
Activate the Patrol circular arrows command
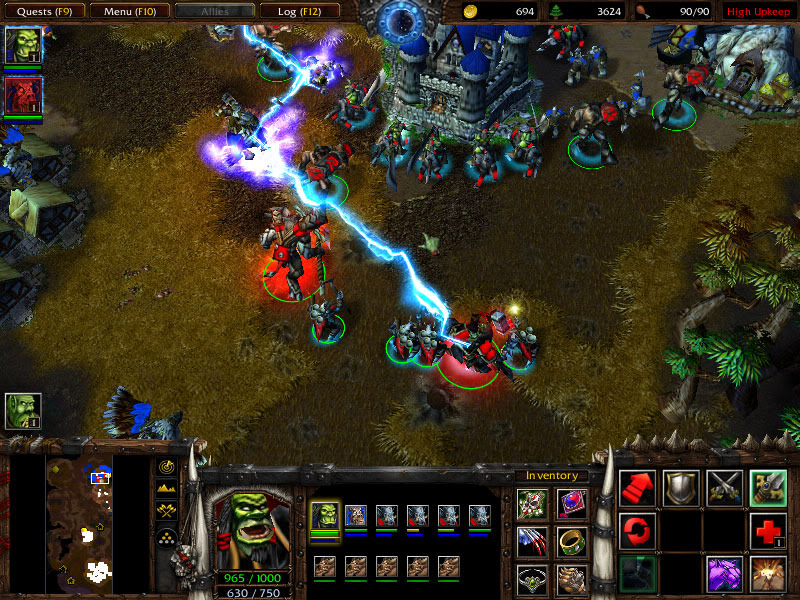pos(637,531)
